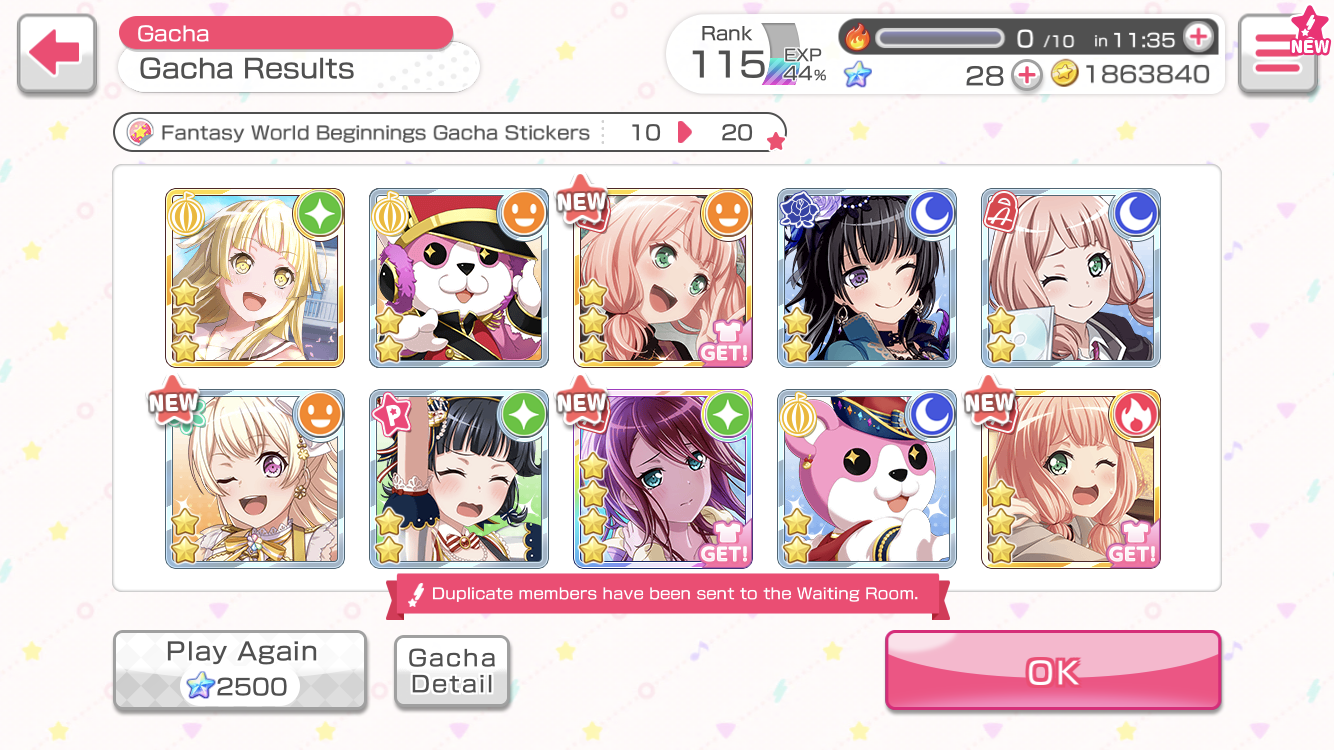Select the blonde winking girl NEW card
The width and height of the screenshot is (1334, 750).
[x=255, y=479]
